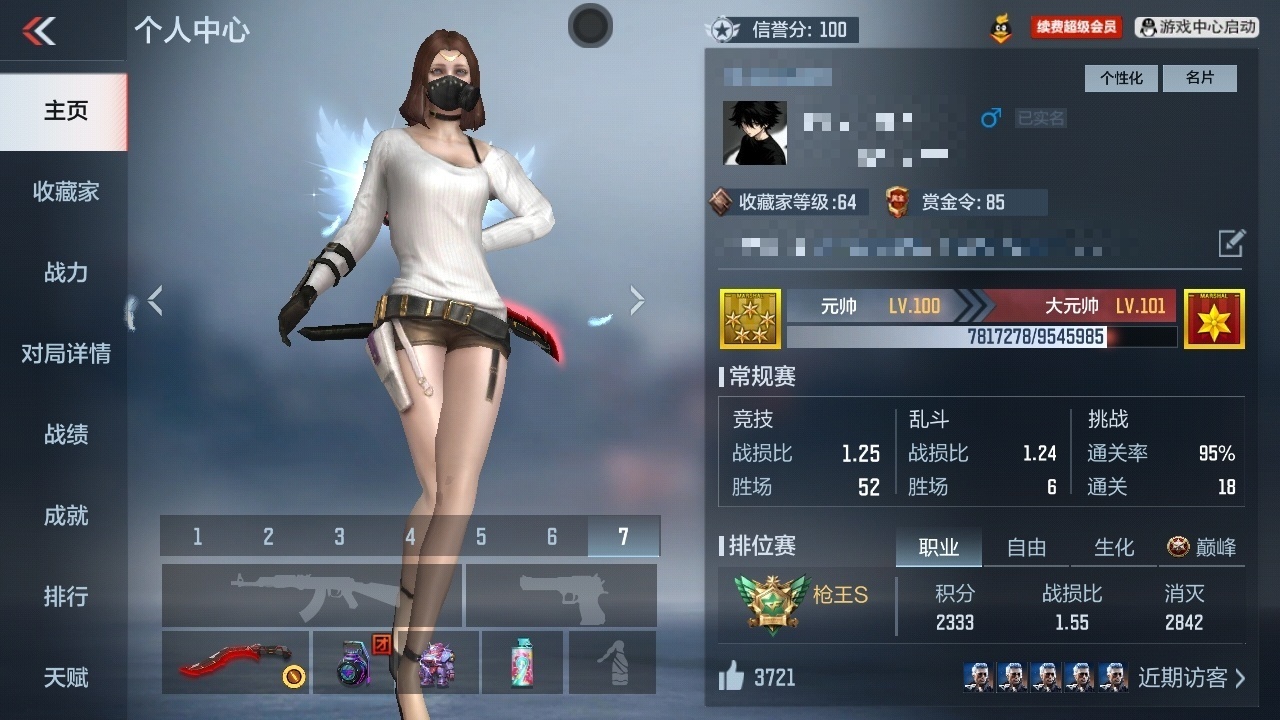Click the male gender symbol near nickname
1280x720 pixels.
click(989, 117)
